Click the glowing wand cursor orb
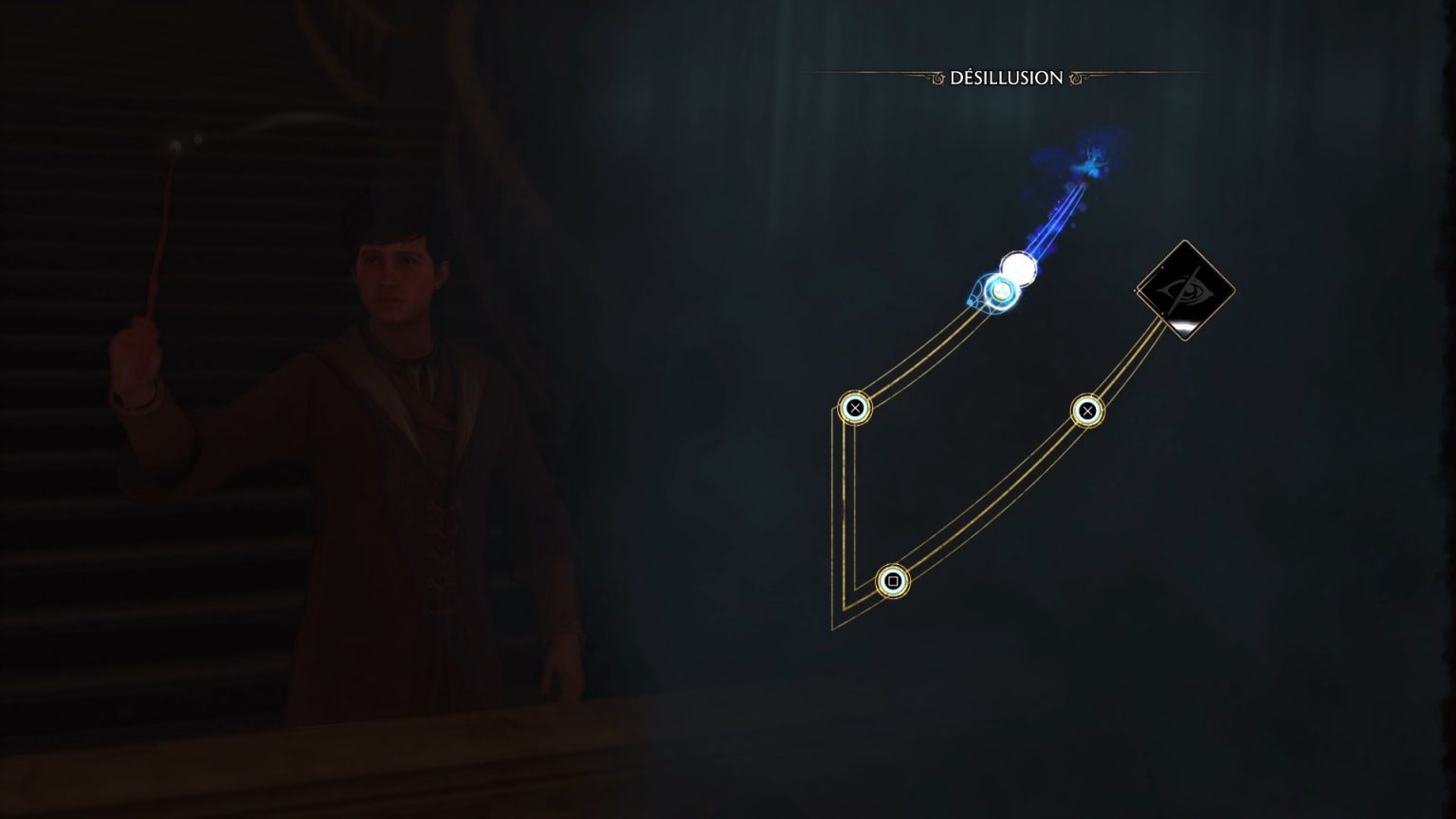Viewport: 1456px width, 819px height. pyautogui.click(x=1002, y=292)
